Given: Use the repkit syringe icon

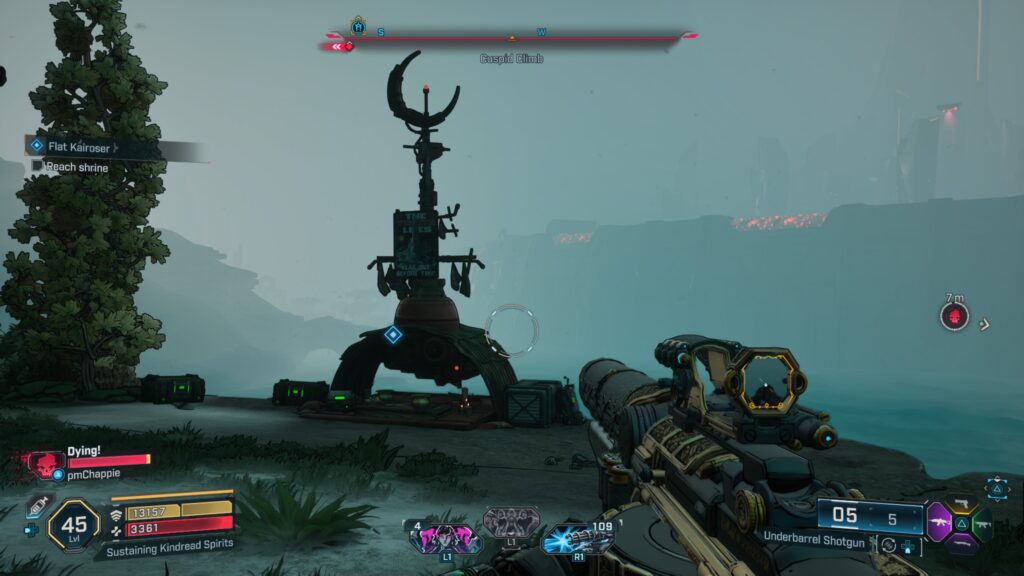Looking at the screenshot, I should point(37,506).
